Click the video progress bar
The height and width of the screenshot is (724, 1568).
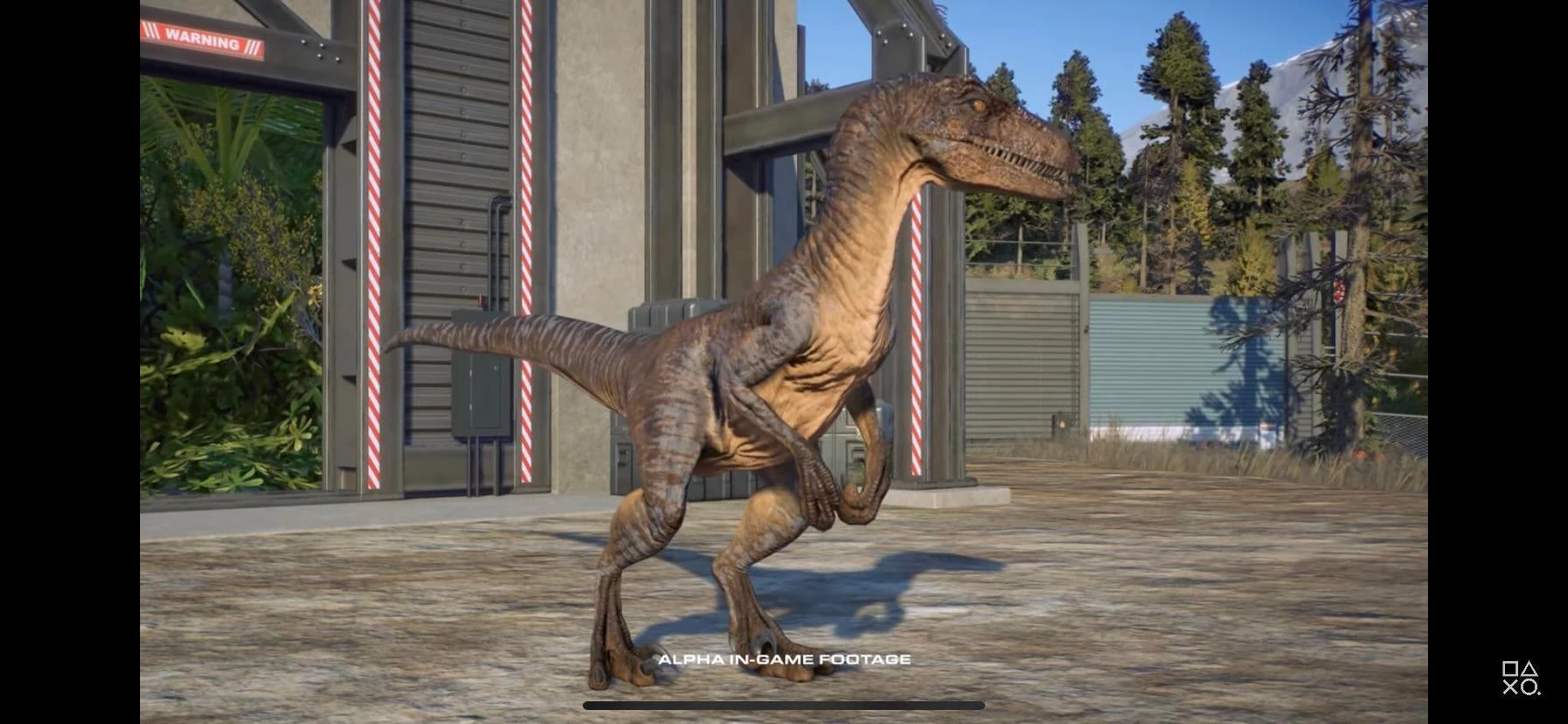point(783,704)
